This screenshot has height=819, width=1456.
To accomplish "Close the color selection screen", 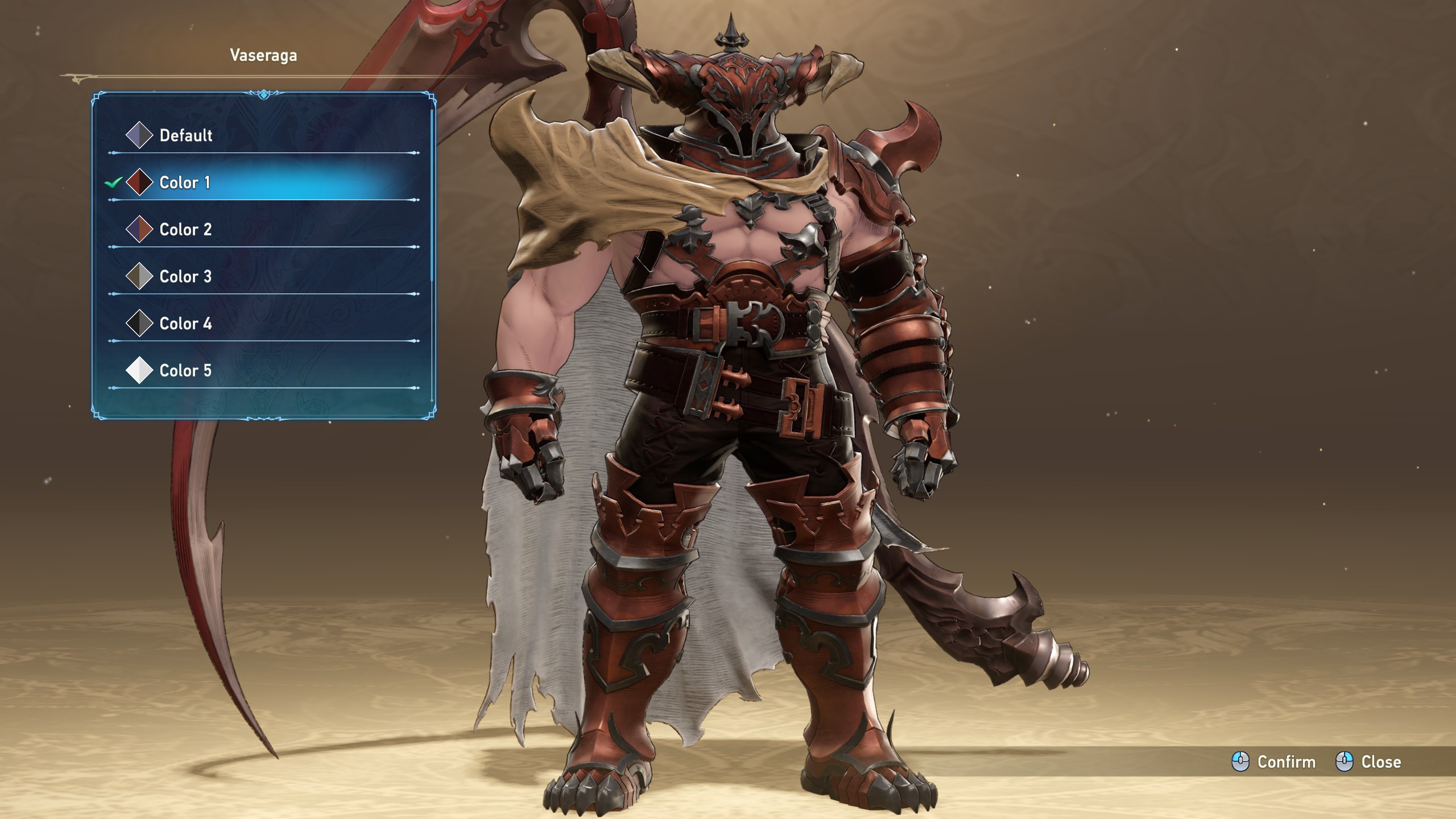I will pos(1368,762).
